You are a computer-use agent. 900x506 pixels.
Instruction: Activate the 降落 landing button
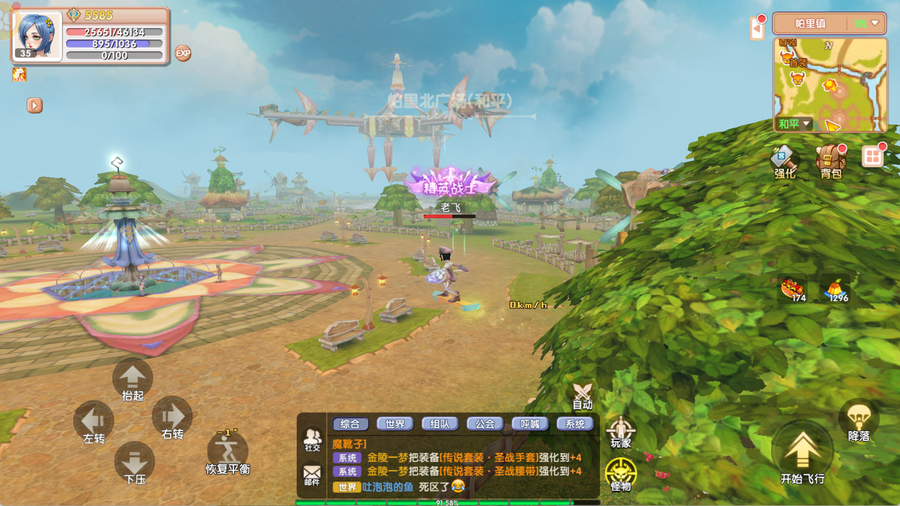click(858, 420)
